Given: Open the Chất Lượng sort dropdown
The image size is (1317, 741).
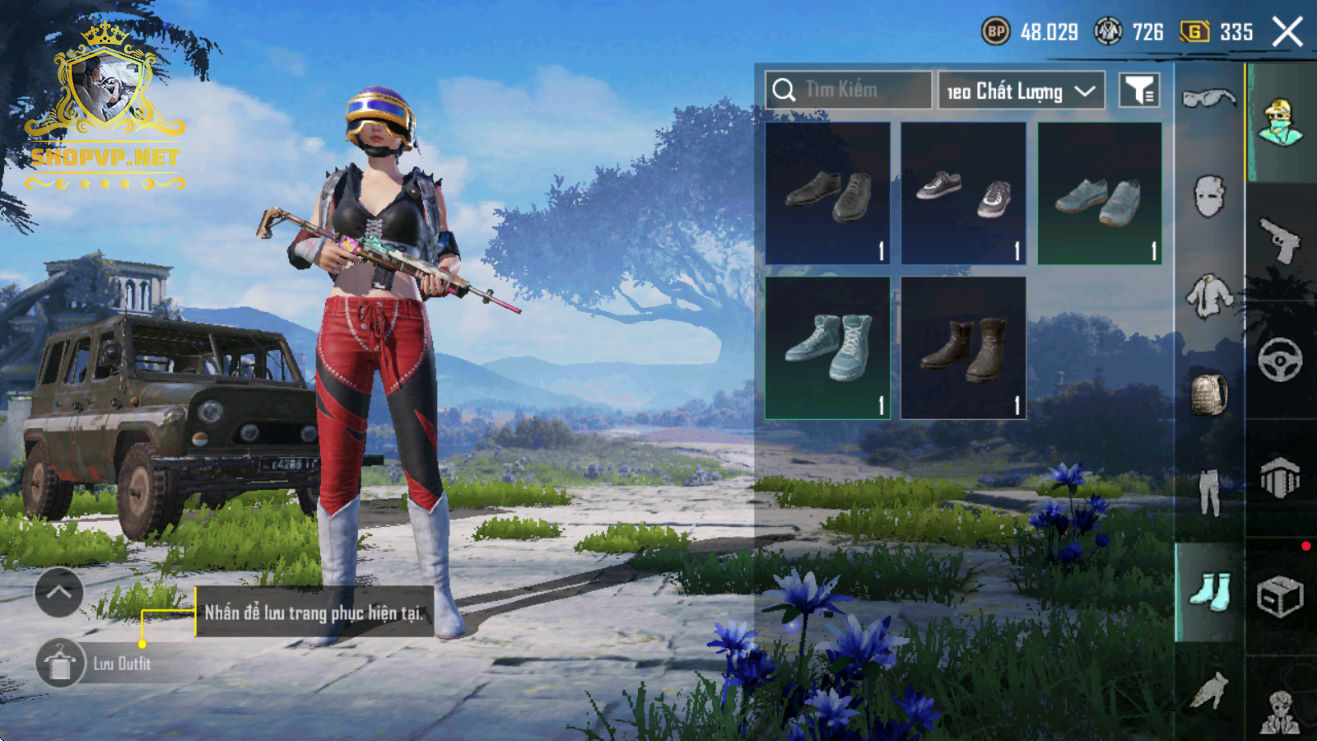Looking at the screenshot, I should click(x=1021, y=91).
